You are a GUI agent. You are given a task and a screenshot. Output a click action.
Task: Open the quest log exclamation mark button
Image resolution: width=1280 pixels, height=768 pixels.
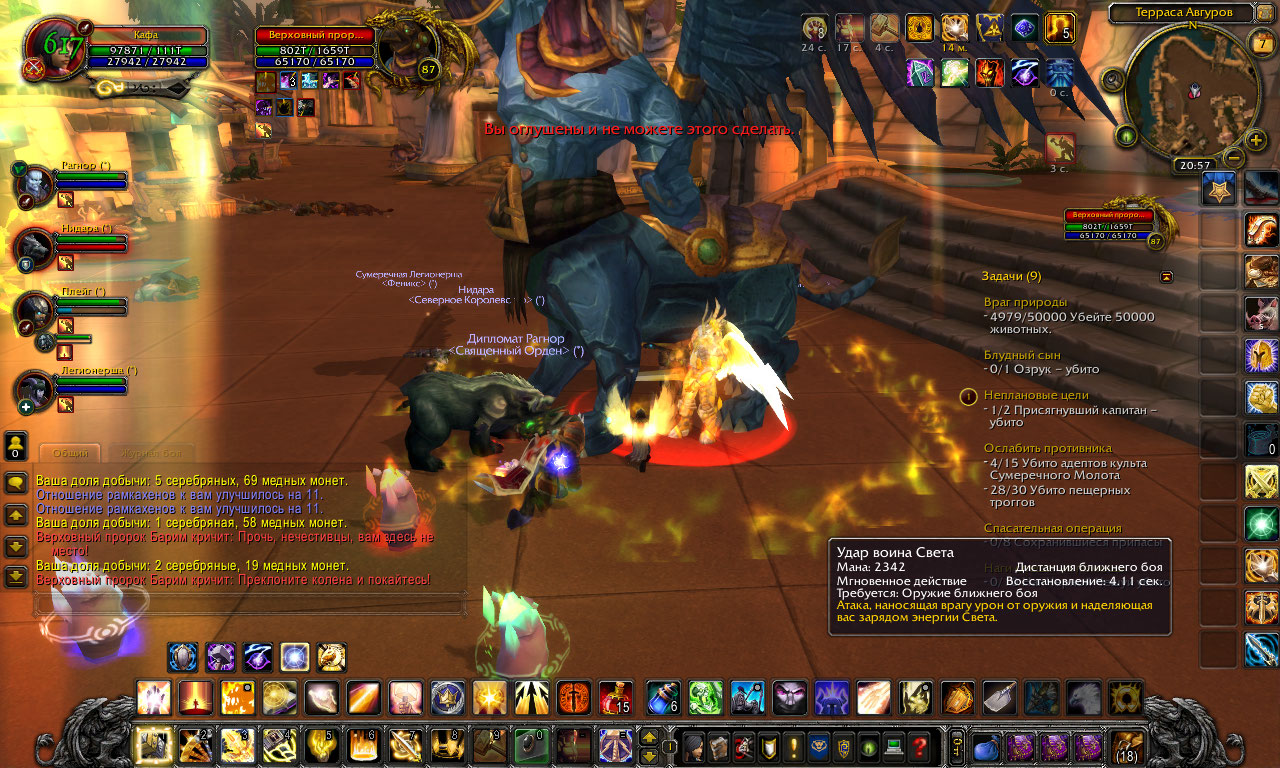tap(793, 746)
